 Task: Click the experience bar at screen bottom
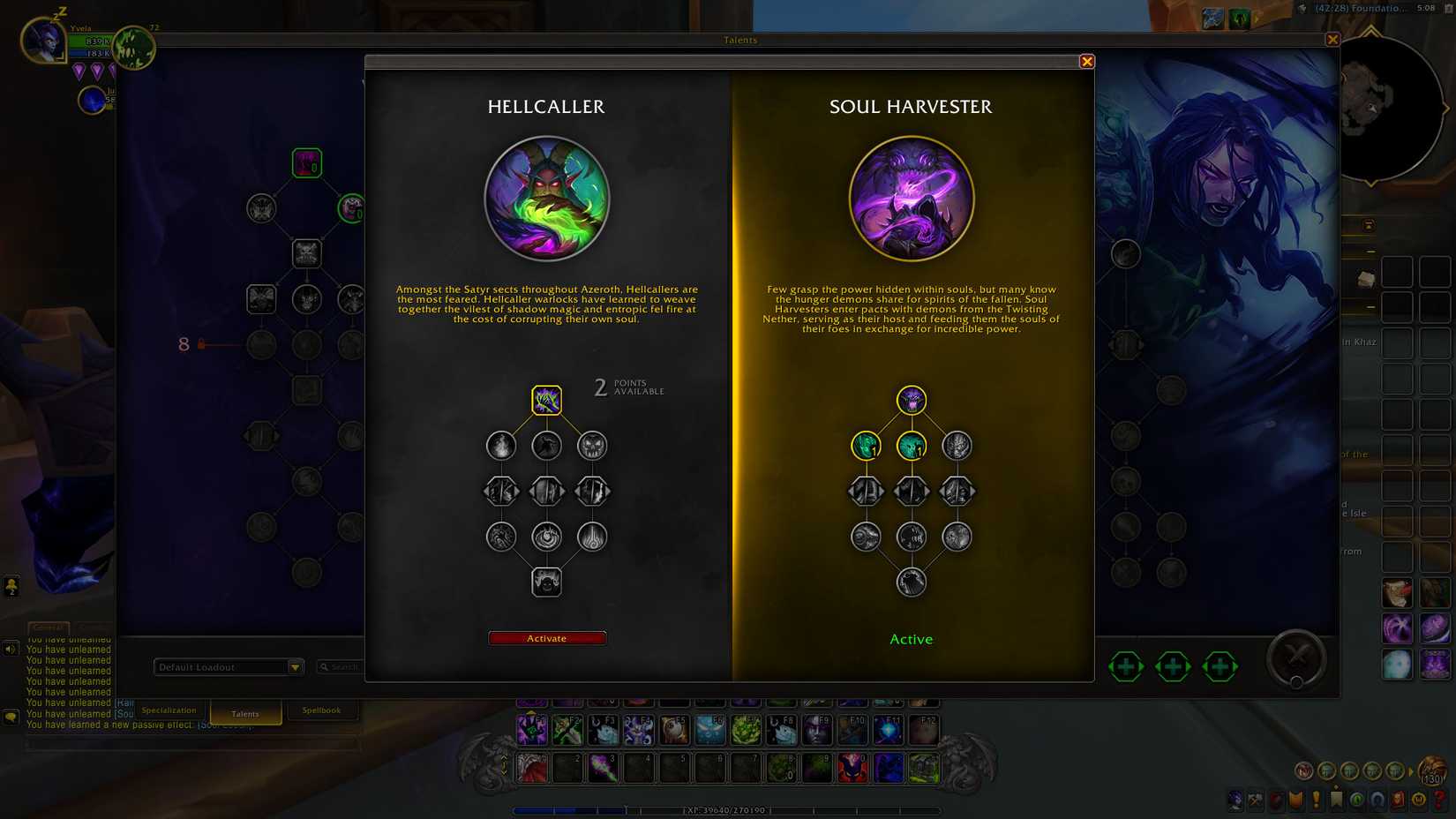pyautogui.click(x=728, y=808)
